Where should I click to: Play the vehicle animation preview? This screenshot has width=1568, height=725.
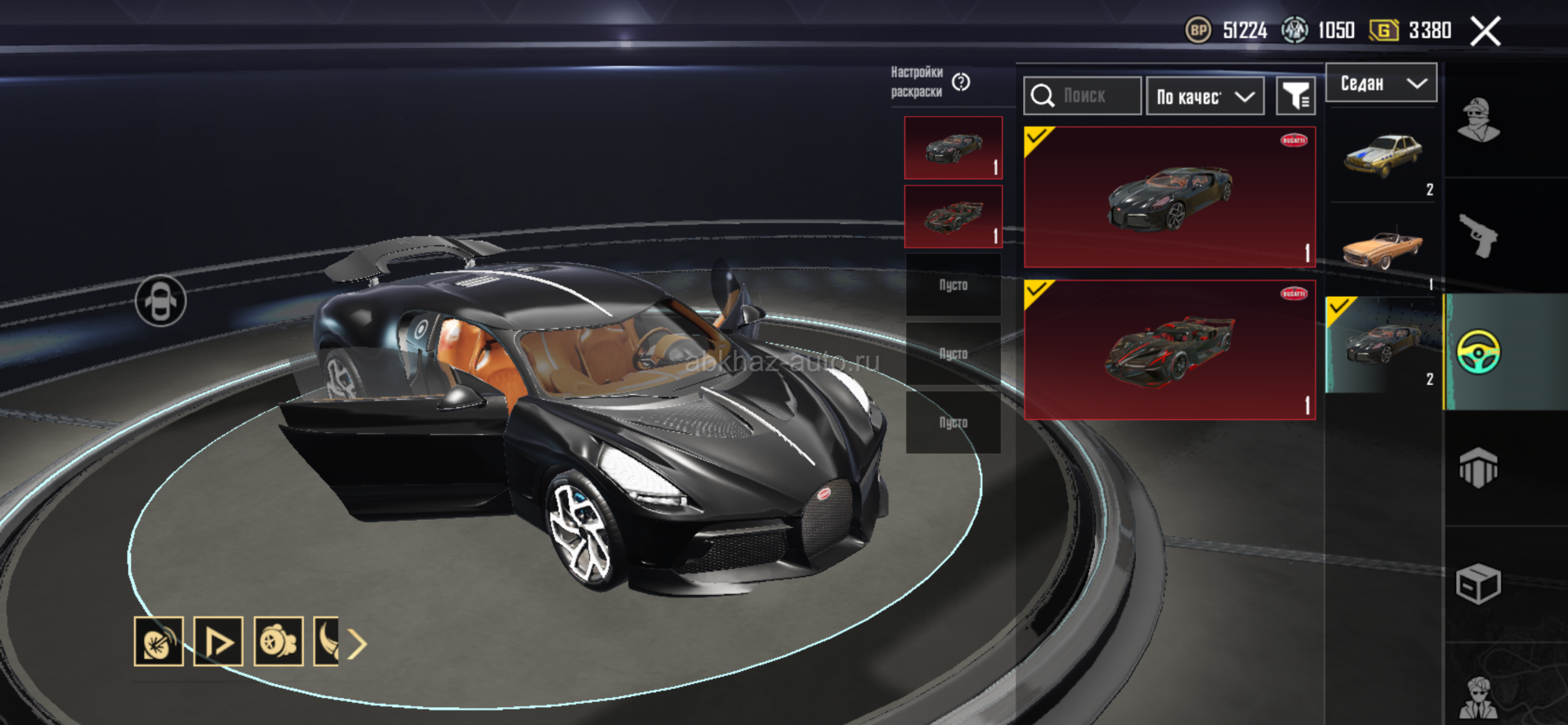218,642
